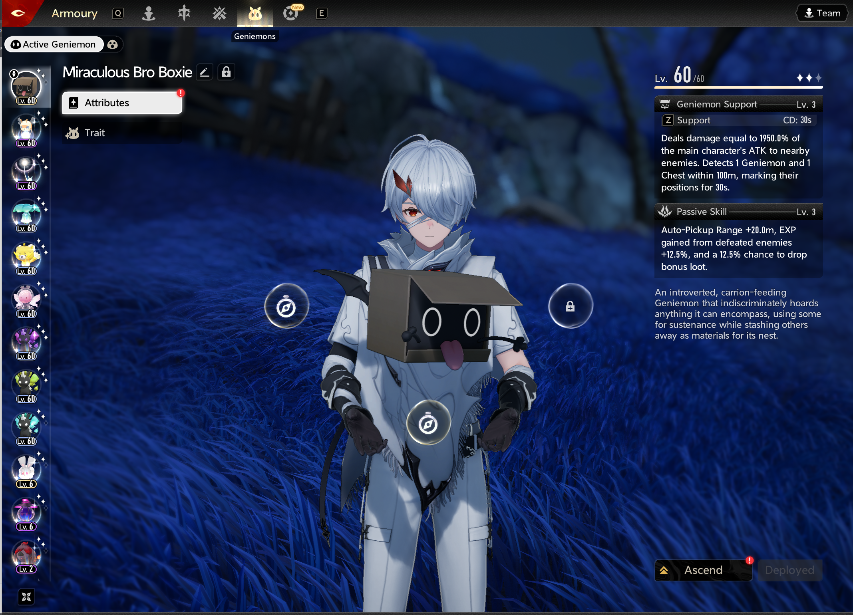853x615 pixels.
Task: Click the locked slot circle beside the character
Action: [x=570, y=306]
